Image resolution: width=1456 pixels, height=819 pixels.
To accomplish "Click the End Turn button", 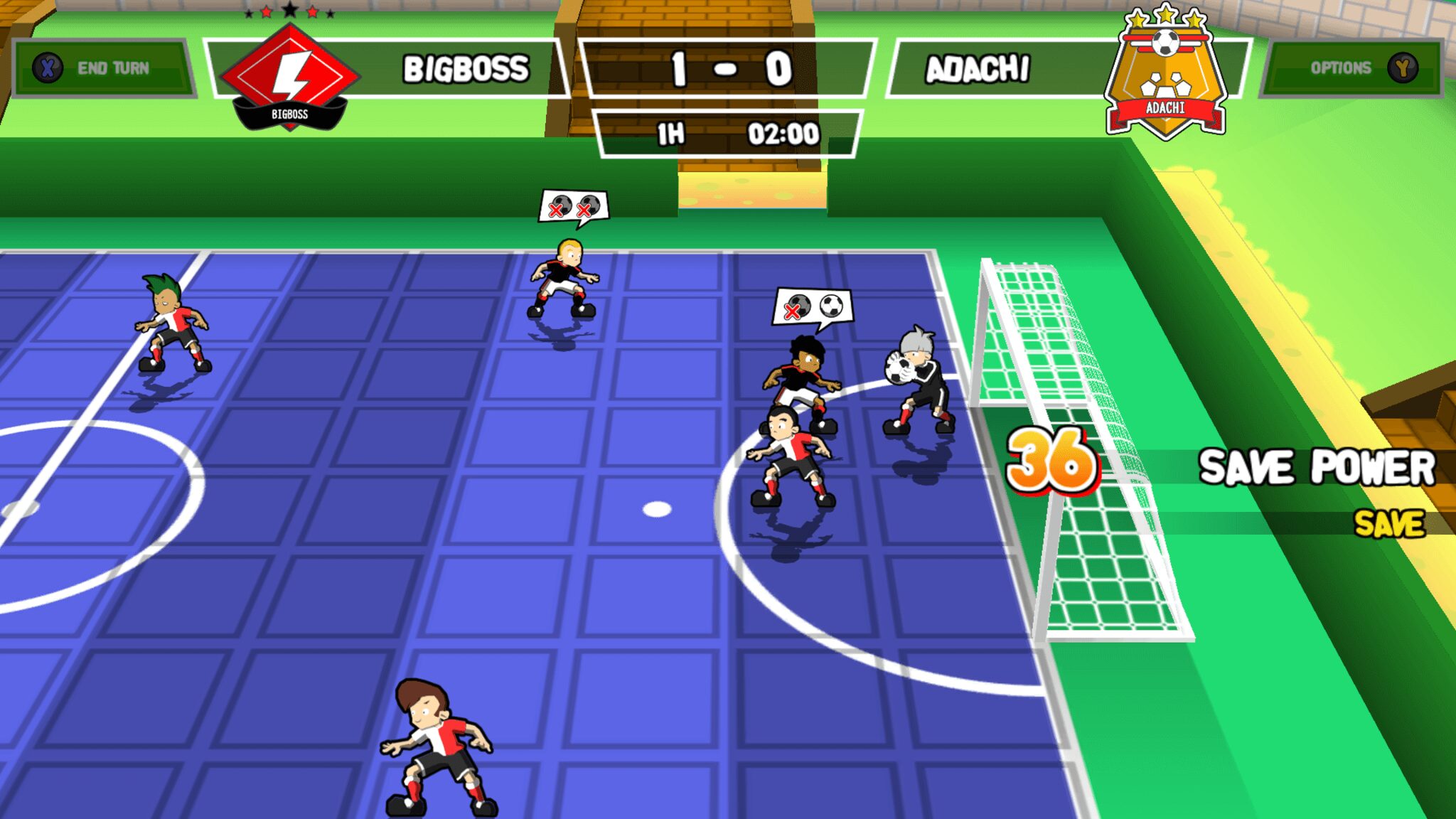I will click(x=102, y=68).
